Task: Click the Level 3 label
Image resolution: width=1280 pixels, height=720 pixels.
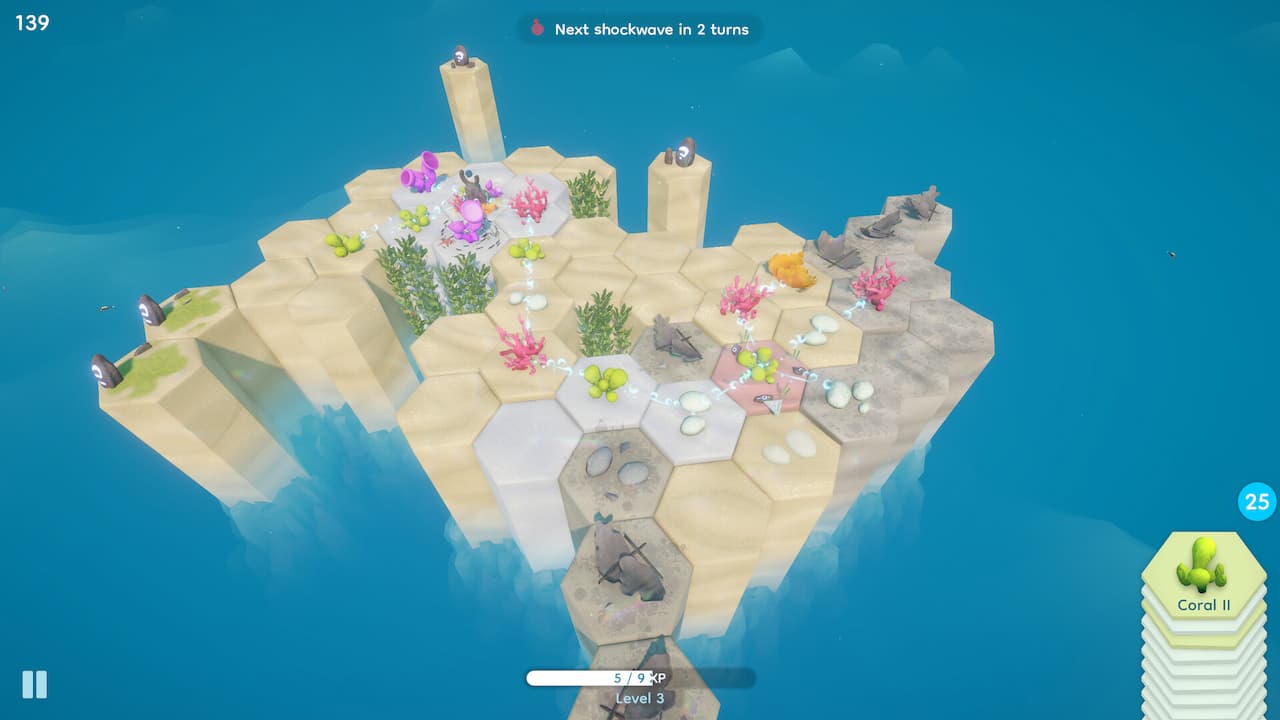Action: pos(639,698)
